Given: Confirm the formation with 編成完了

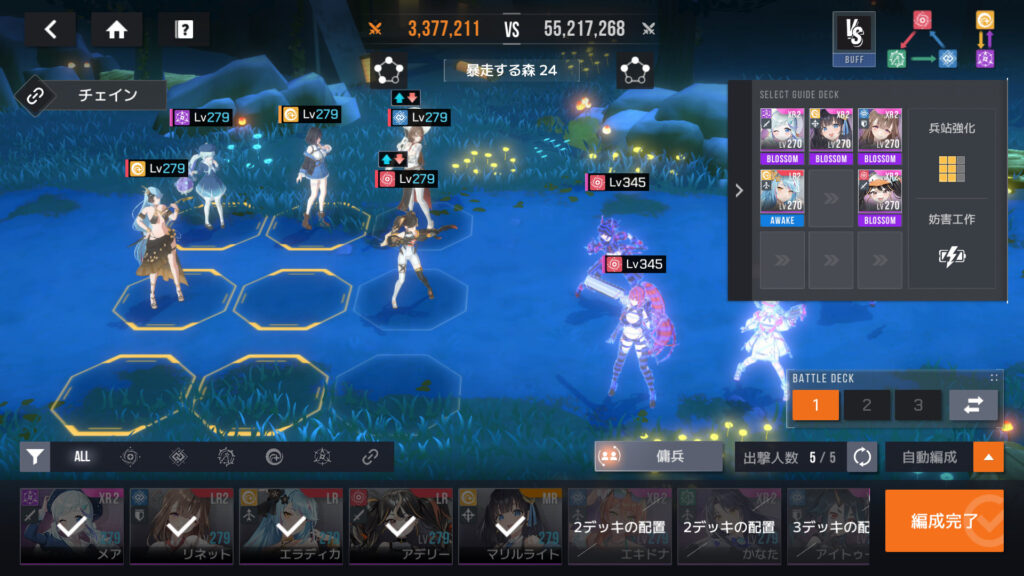Looking at the screenshot, I should pyautogui.click(x=943, y=520).
